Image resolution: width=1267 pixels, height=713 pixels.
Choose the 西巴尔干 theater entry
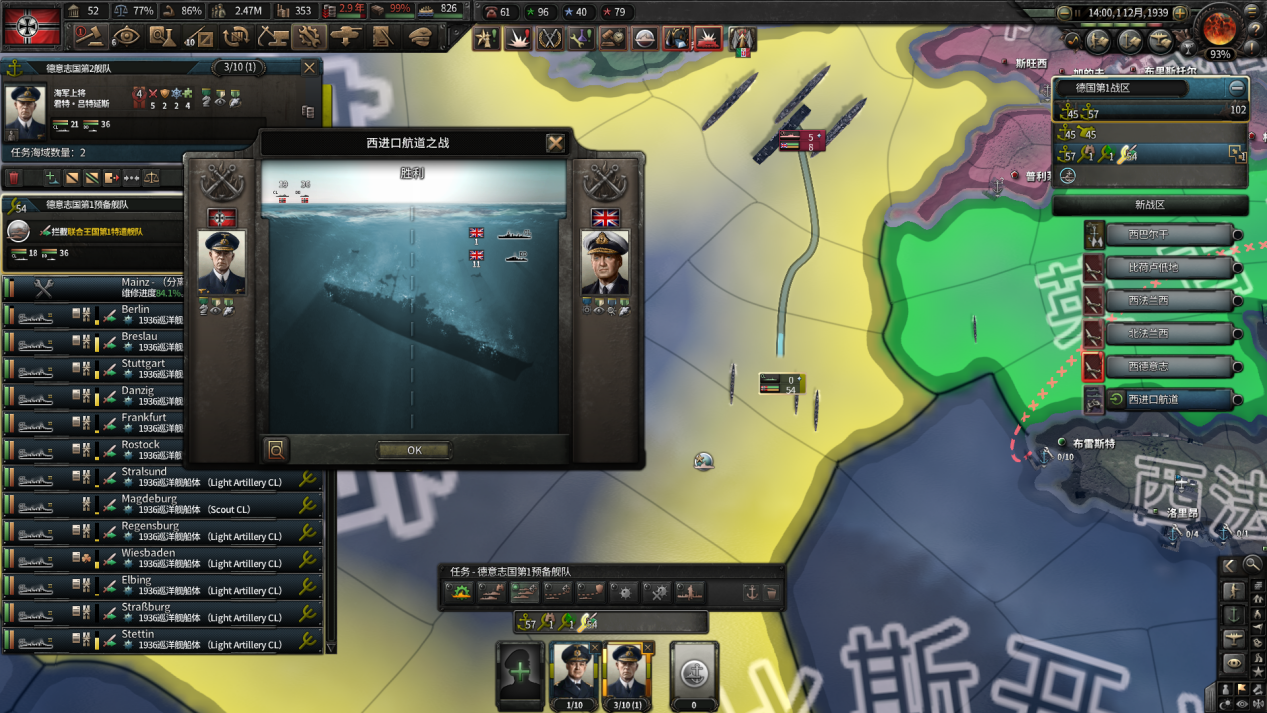[1167, 235]
